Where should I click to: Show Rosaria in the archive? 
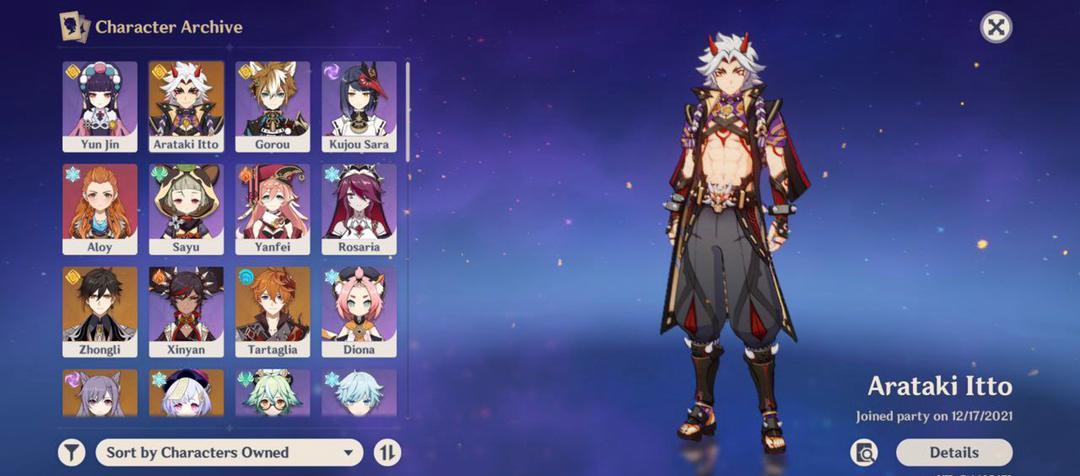[359, 208]
